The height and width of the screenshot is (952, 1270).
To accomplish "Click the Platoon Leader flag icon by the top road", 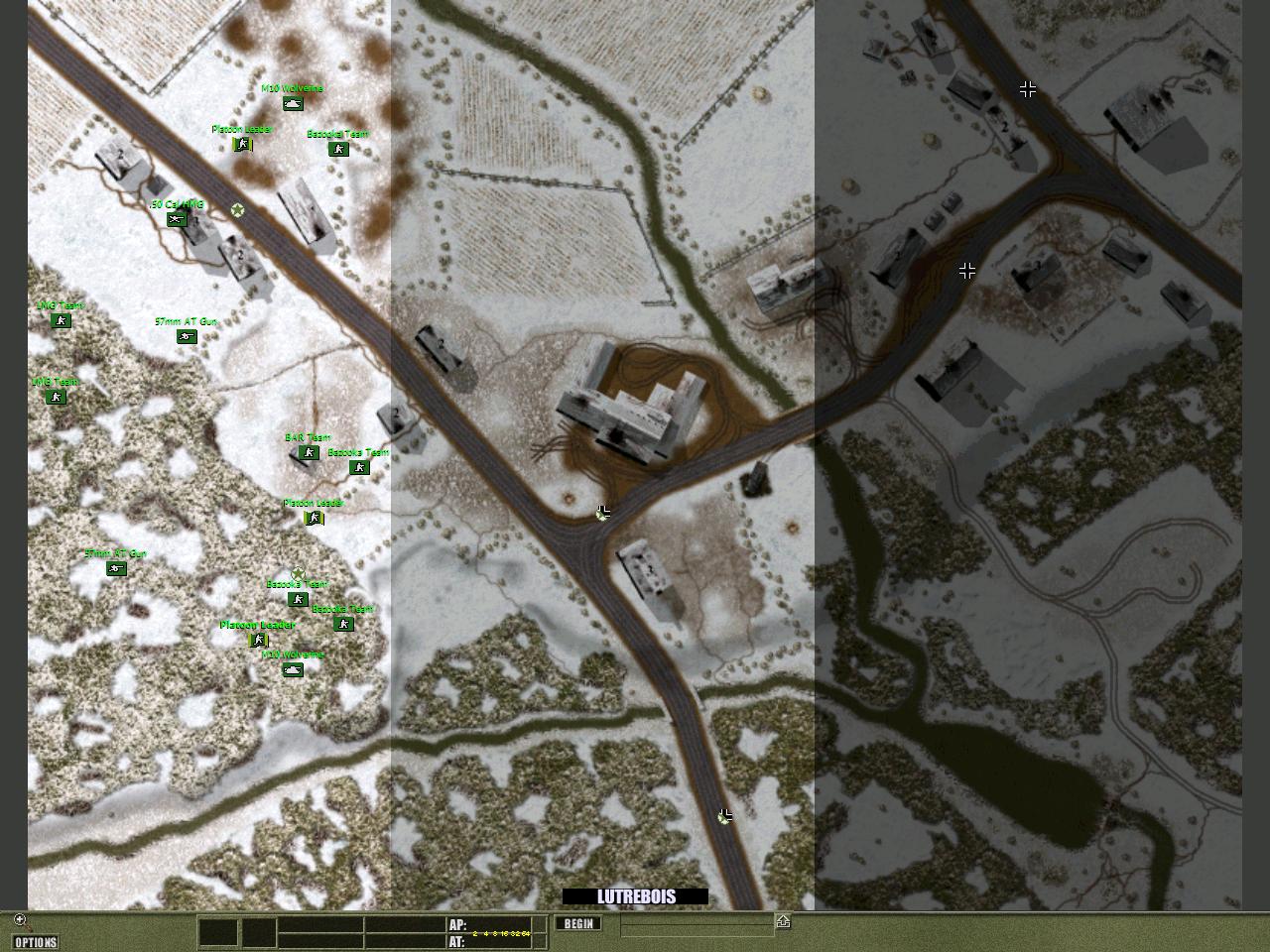I will point(242,145).
